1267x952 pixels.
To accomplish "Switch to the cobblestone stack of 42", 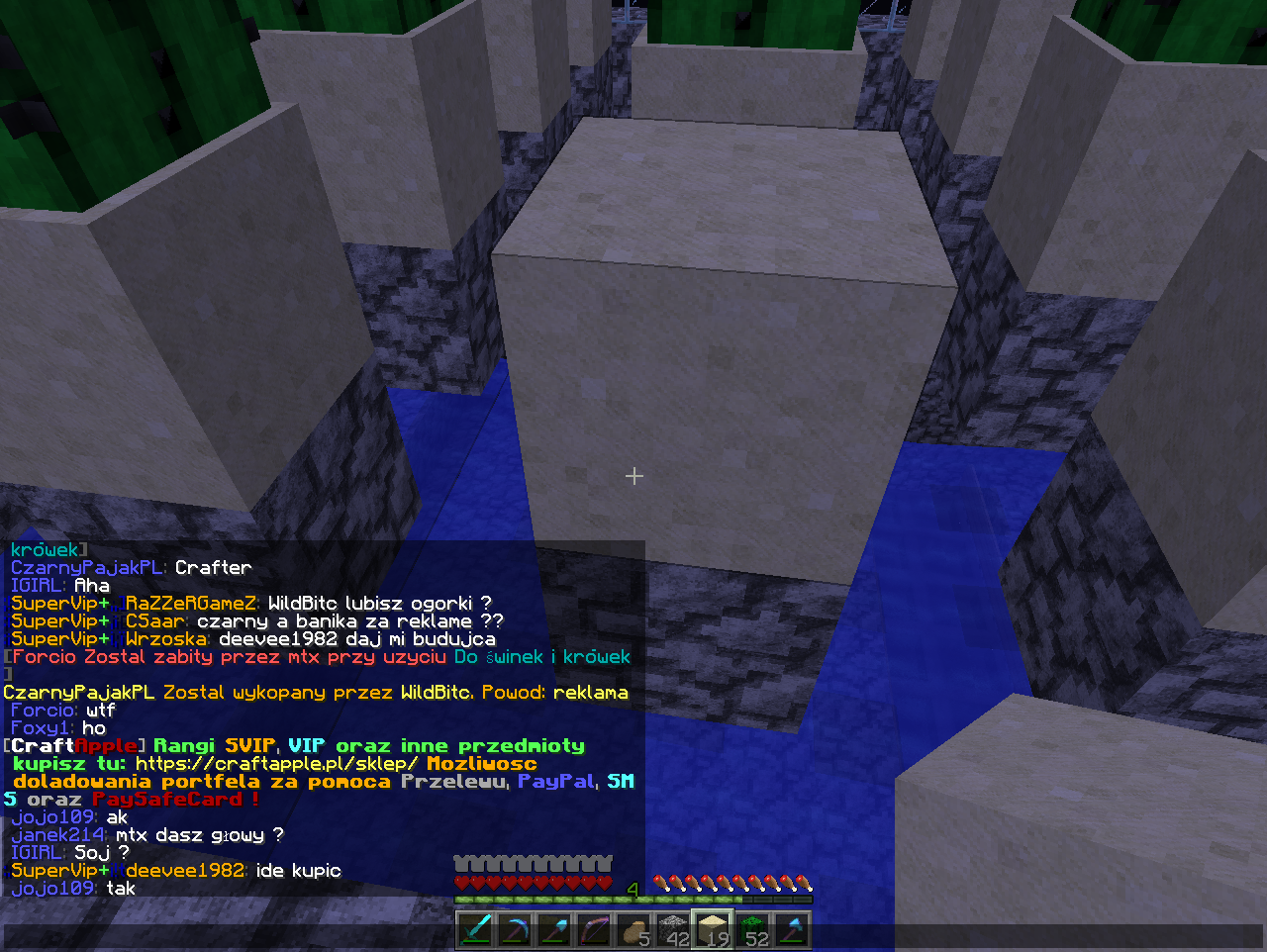I will tap(673, 931).
